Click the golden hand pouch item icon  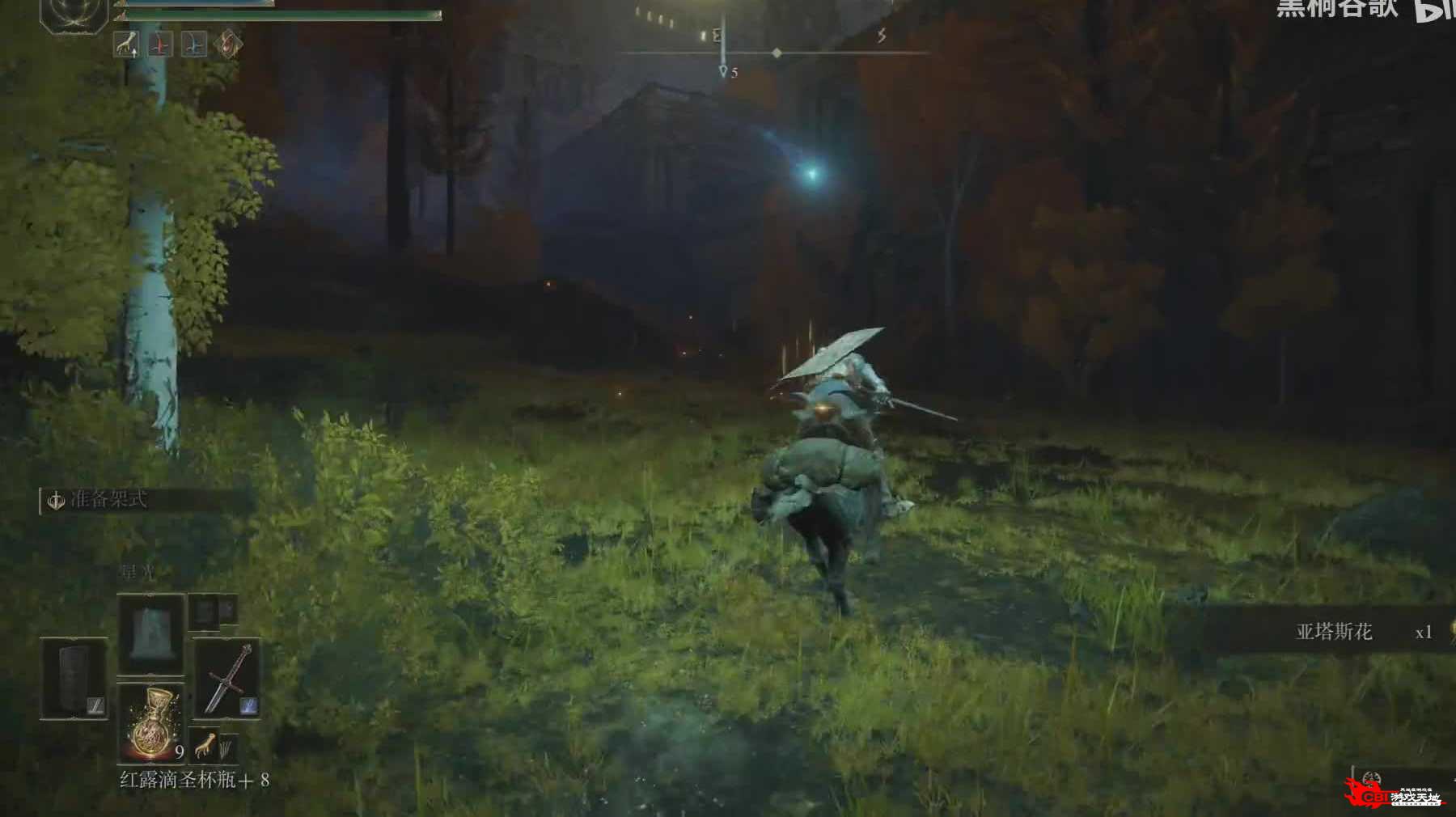(x=205, y=744)
